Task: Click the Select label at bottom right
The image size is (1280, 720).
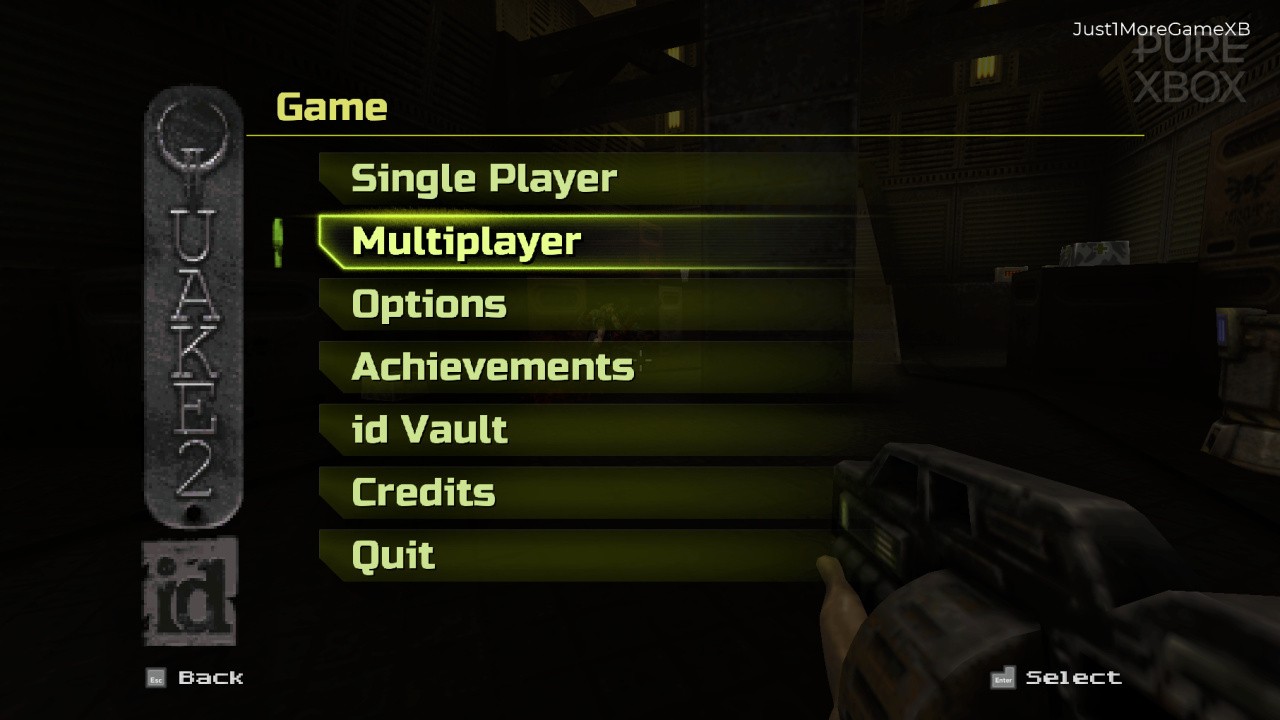Action: click(x=1073, y=677)
